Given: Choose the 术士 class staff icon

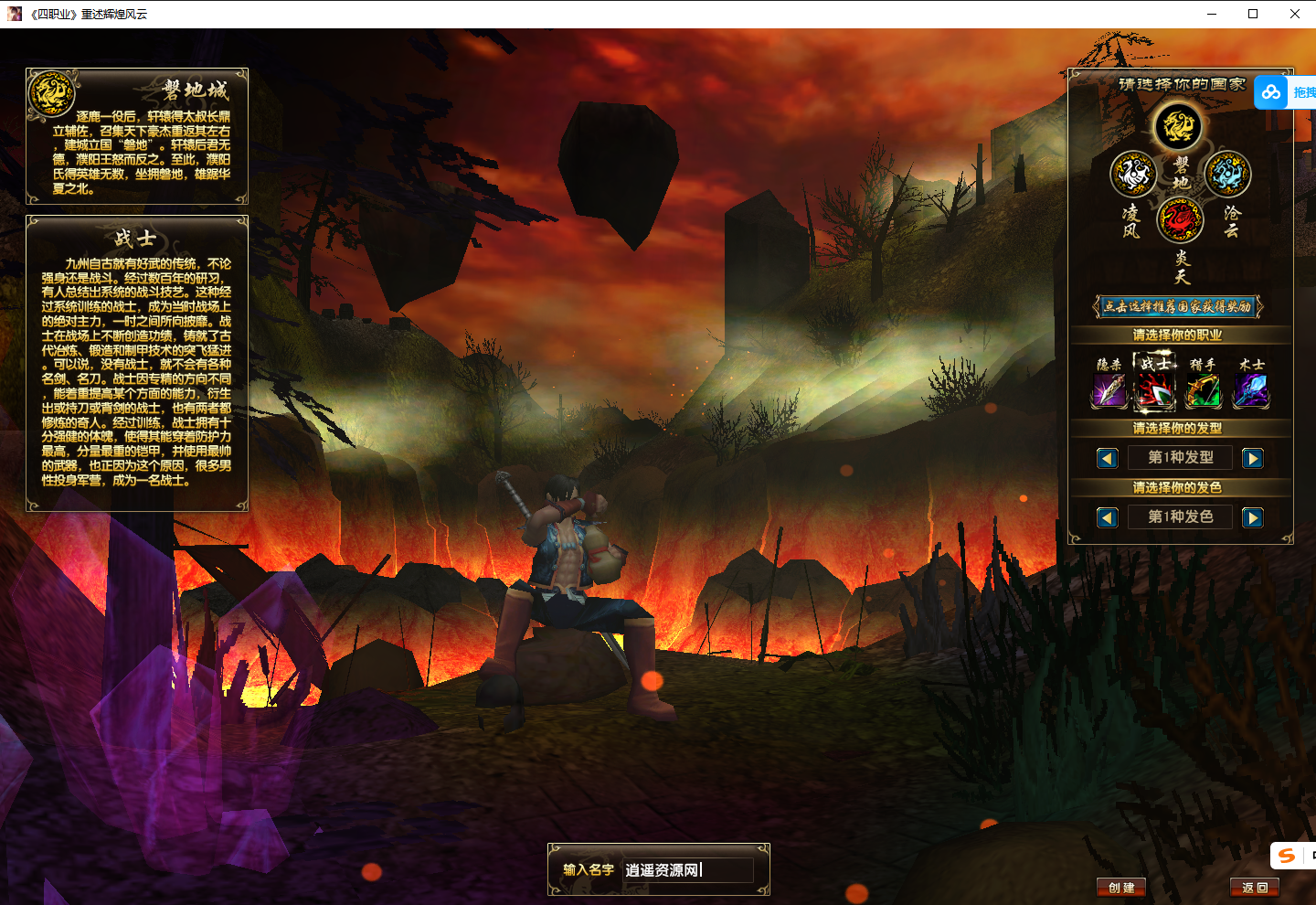Looking at the screenshot, I should click(1251, 391).
